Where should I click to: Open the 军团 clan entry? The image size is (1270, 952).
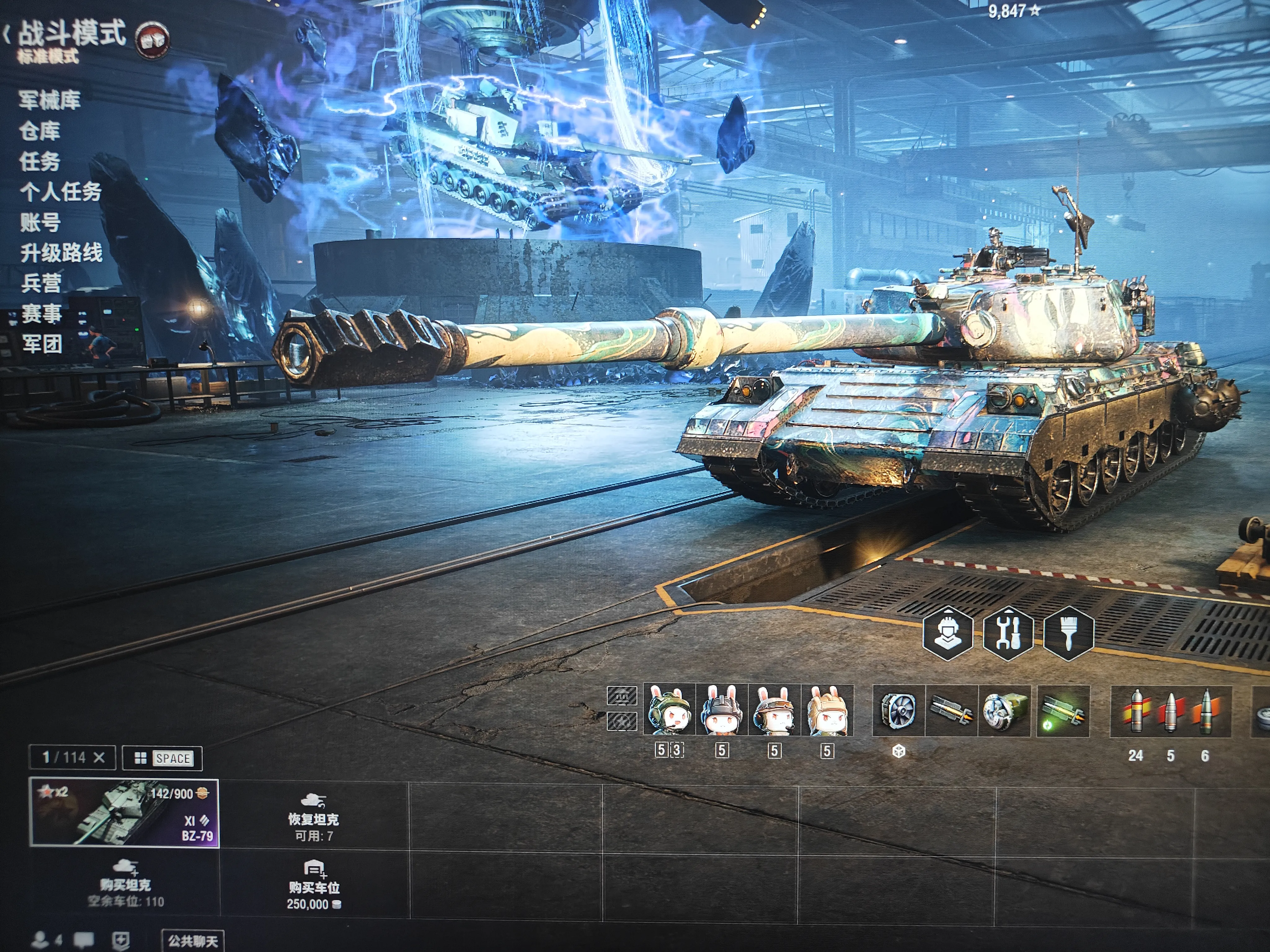pyautogui.click(x=42, y=344)
